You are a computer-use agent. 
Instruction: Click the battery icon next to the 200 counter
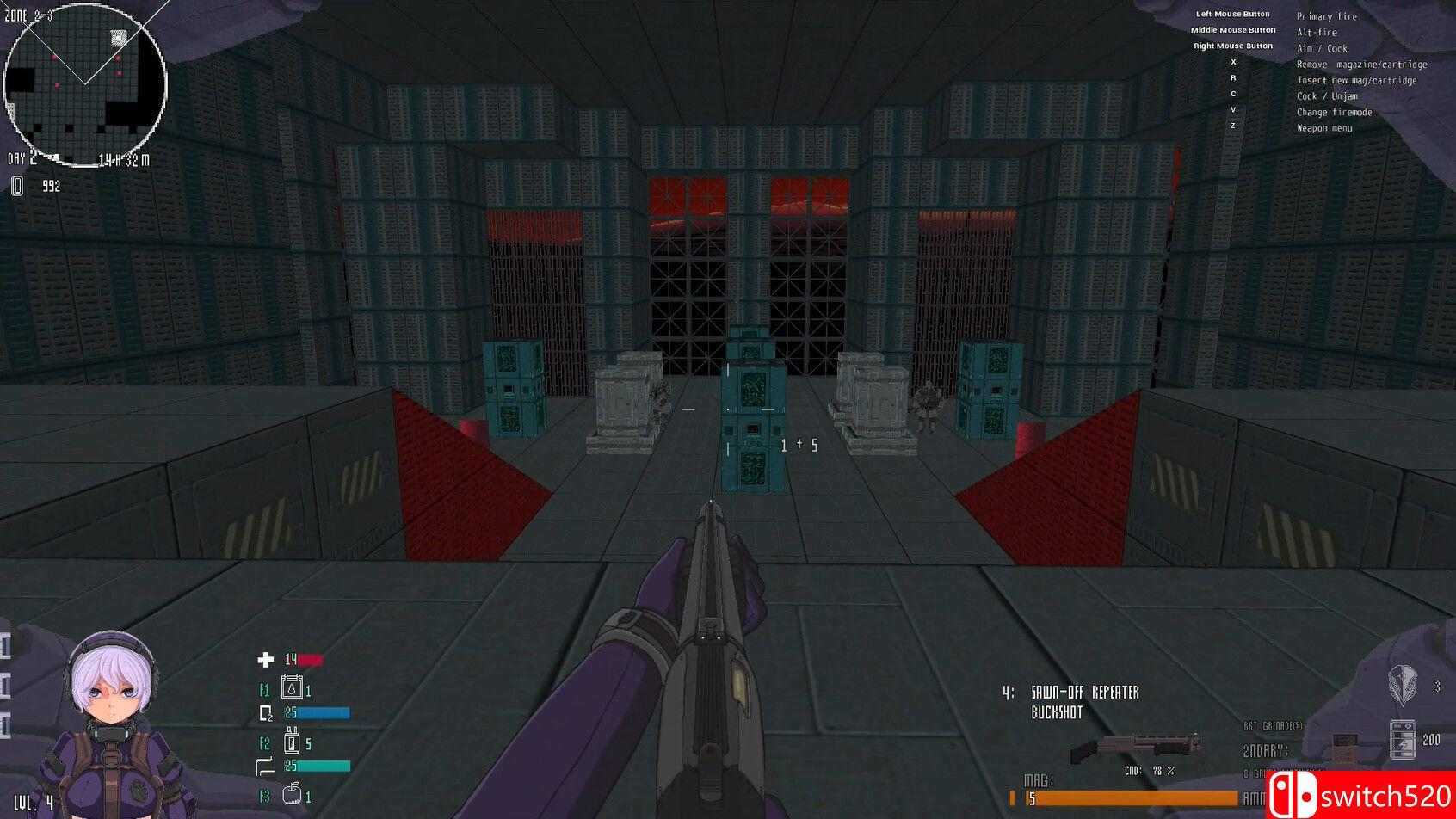1404,737
